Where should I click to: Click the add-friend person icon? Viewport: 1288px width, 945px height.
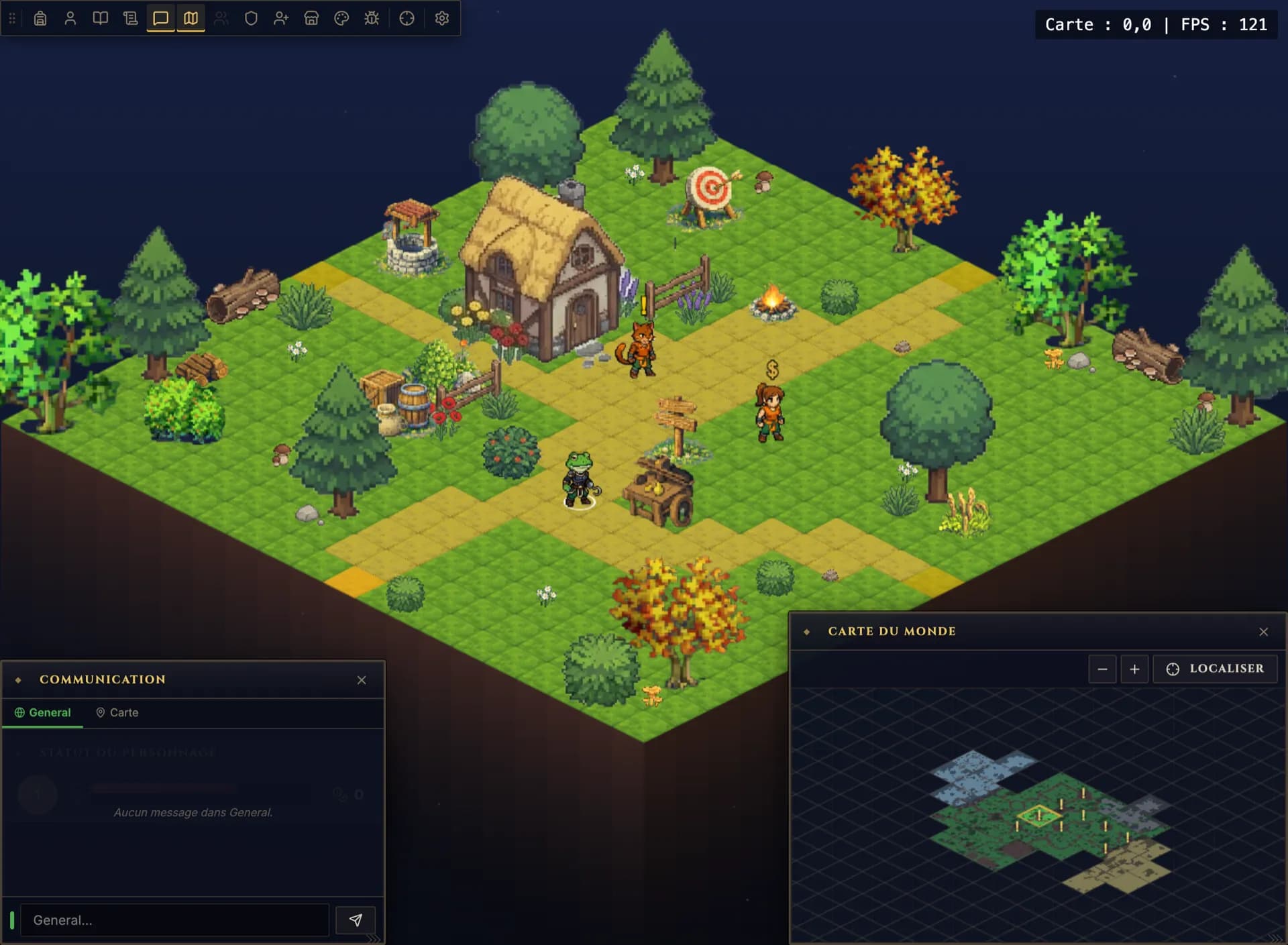click(281, 18)
